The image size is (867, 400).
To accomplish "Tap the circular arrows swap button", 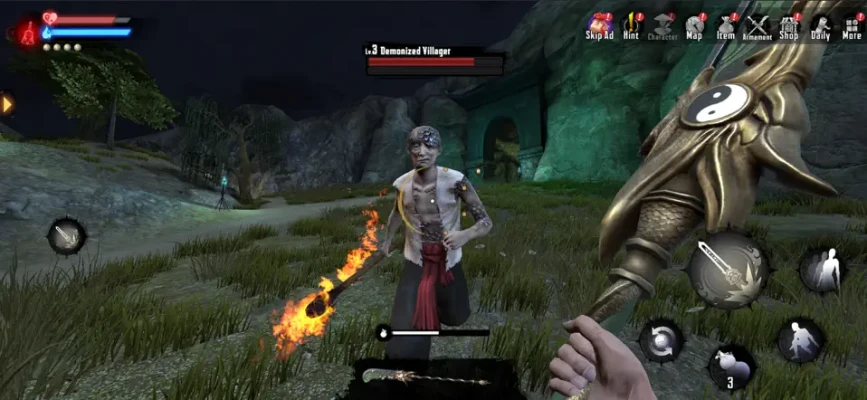I will coord(662,339).
